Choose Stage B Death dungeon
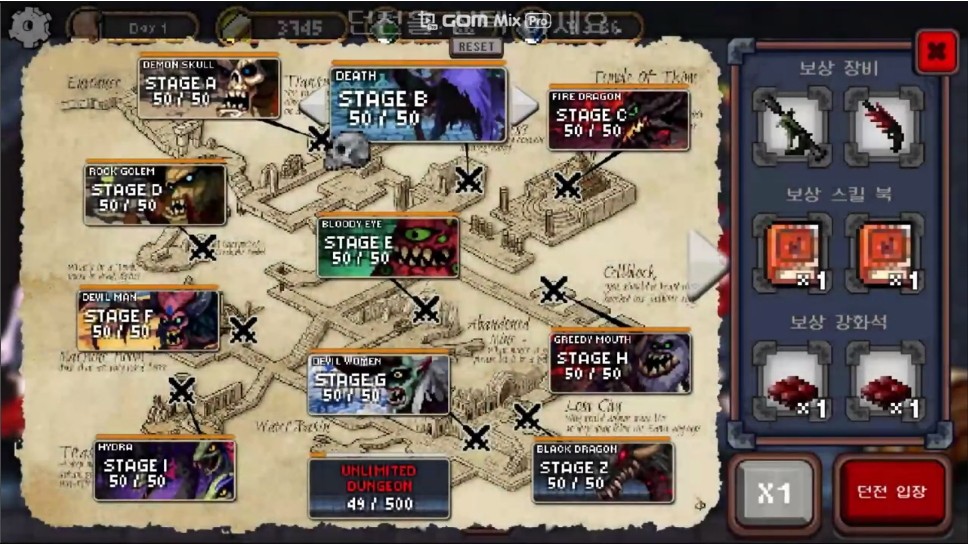968x544 pixels. point(418,104)
